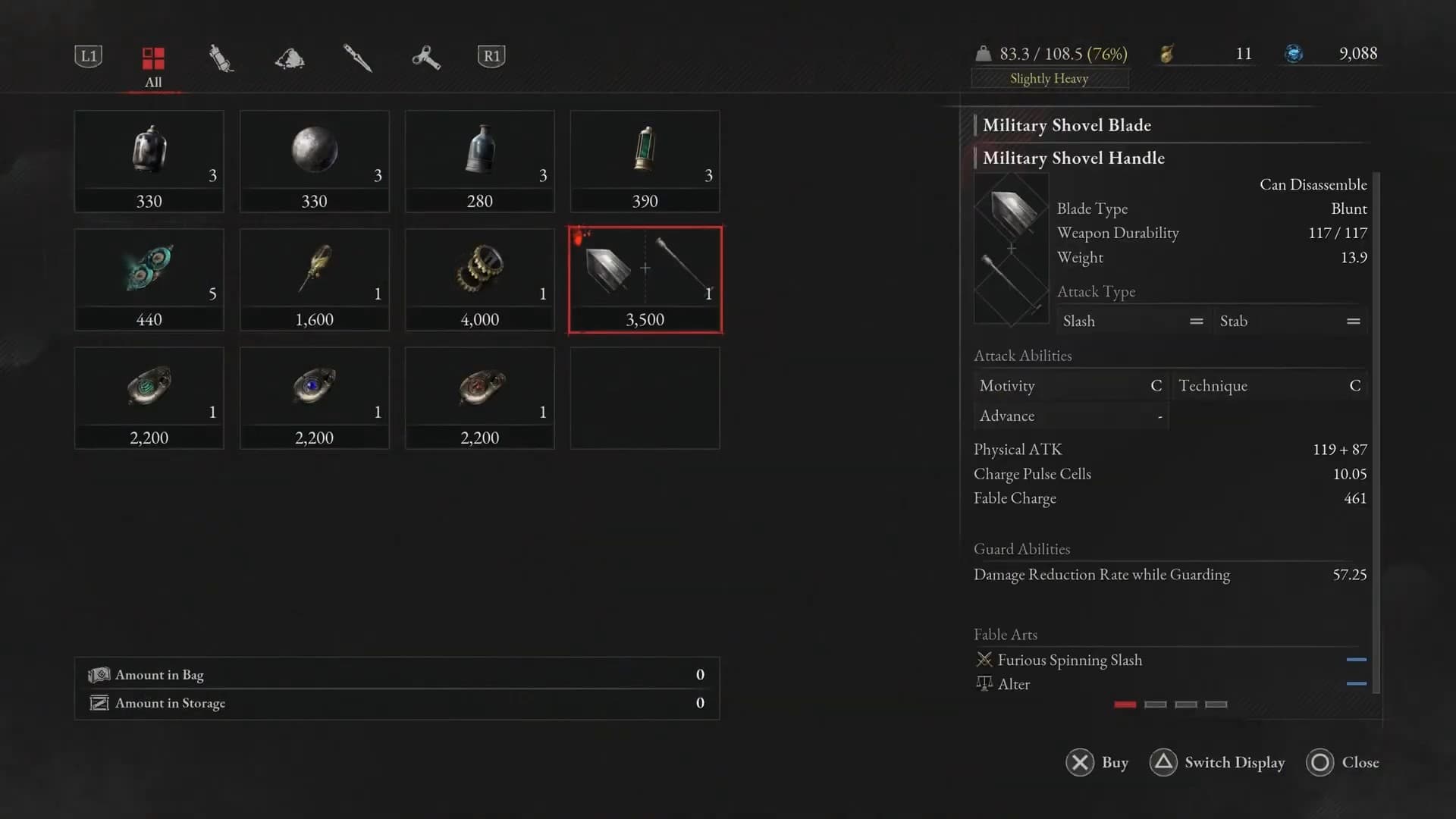This screenshot has height=819, width=1456.
Task: Show the materials pile category tab
Action: (x=290, y=58)
